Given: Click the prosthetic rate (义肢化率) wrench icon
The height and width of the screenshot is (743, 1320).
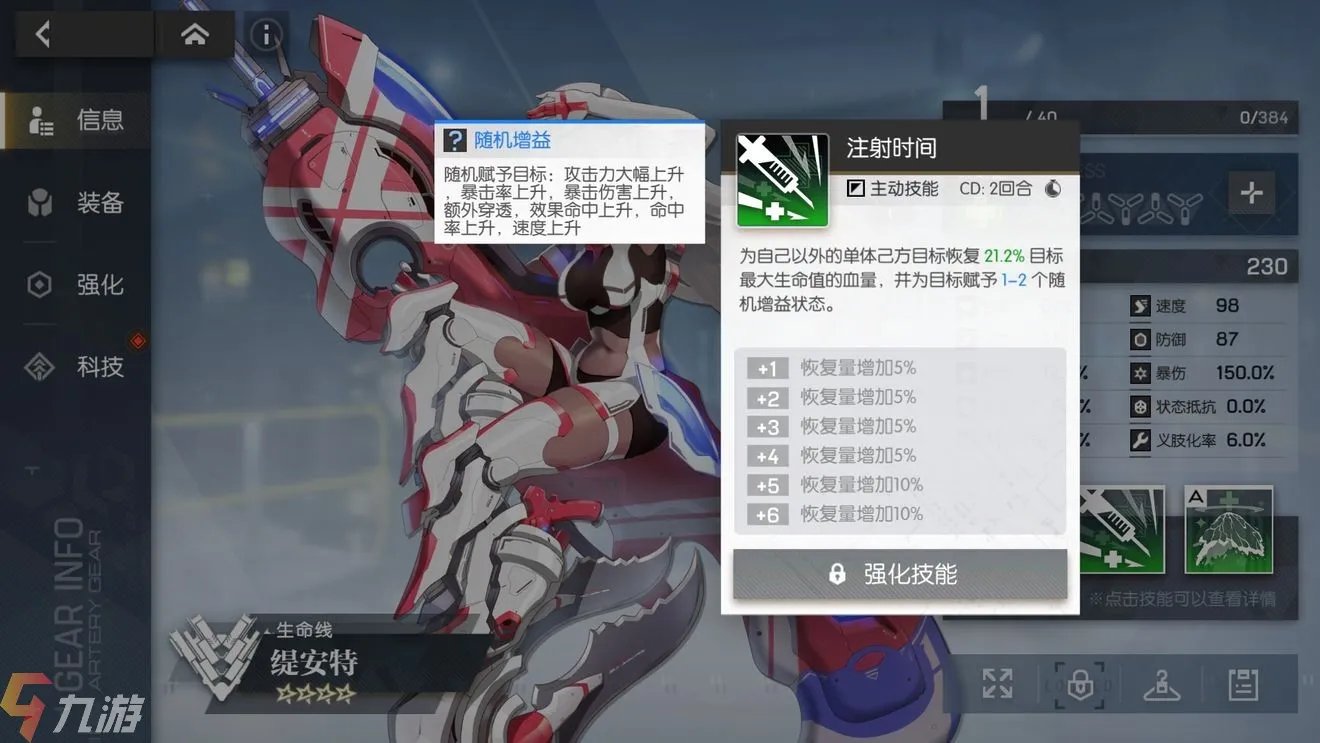Looking at the screenshot, I should [1142, 440].
